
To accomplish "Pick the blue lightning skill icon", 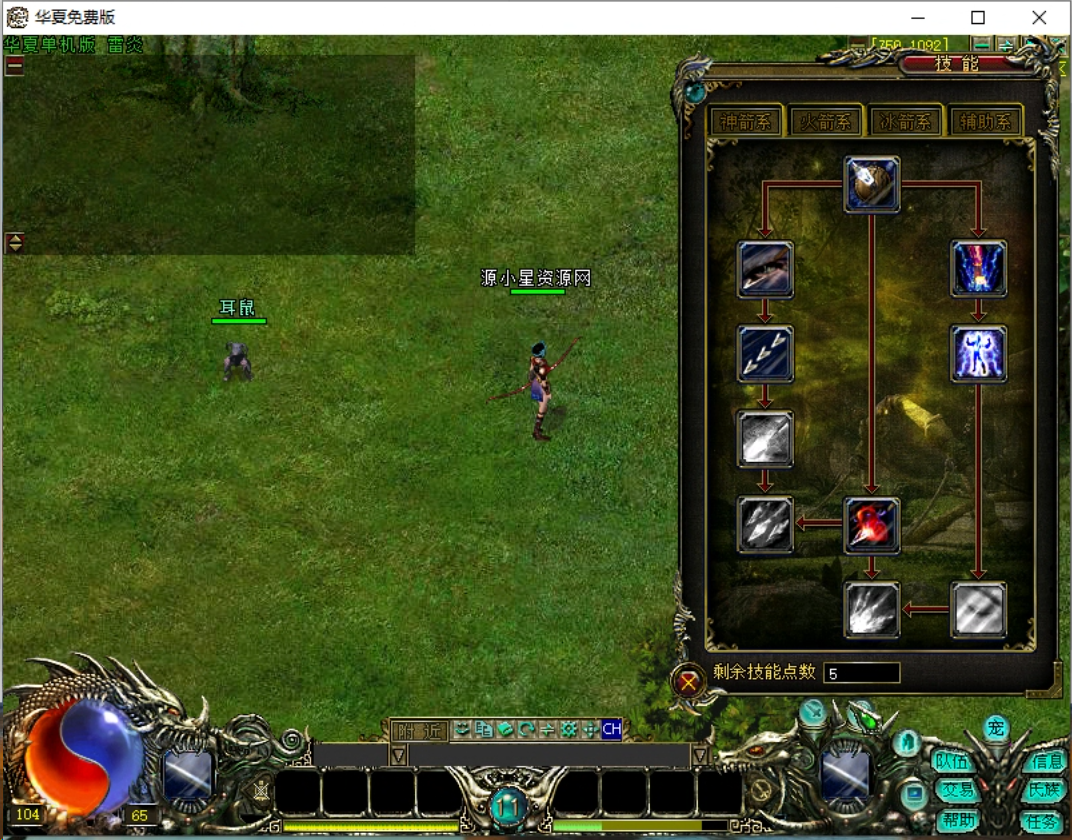I will point(979,268).
